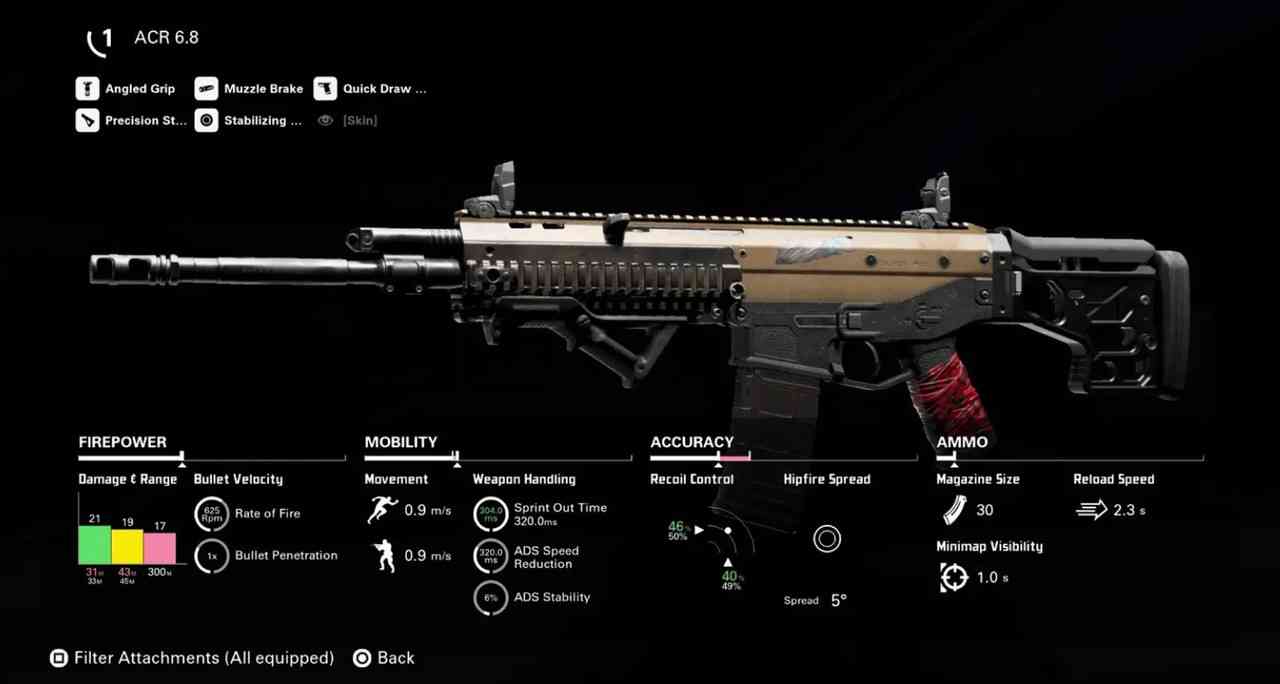Open the Ammo stats section
The width and height of the screenshot is (1280, 684).
962,442
